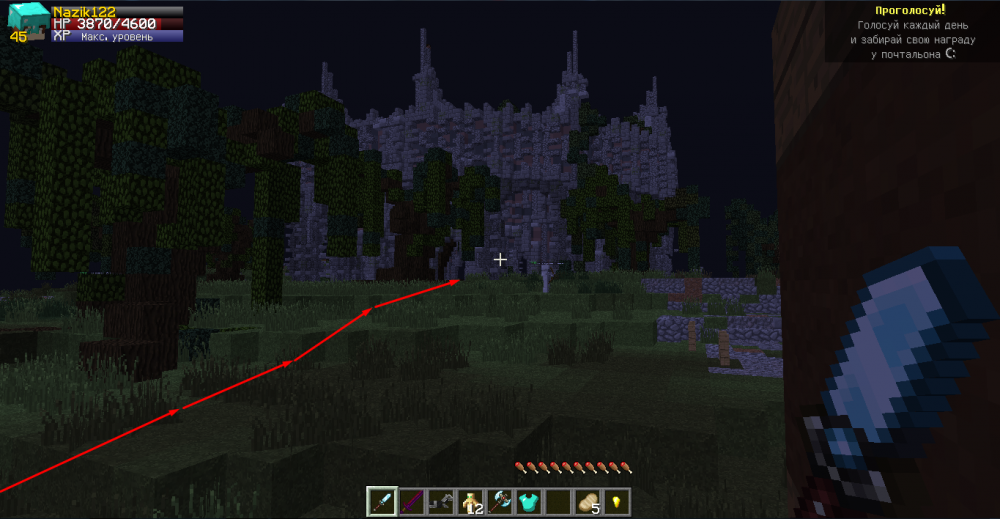Select the purple sword hotbar slot
Image resolution: width=1000 pixels, height=519 pixels.
click(411, 501)
